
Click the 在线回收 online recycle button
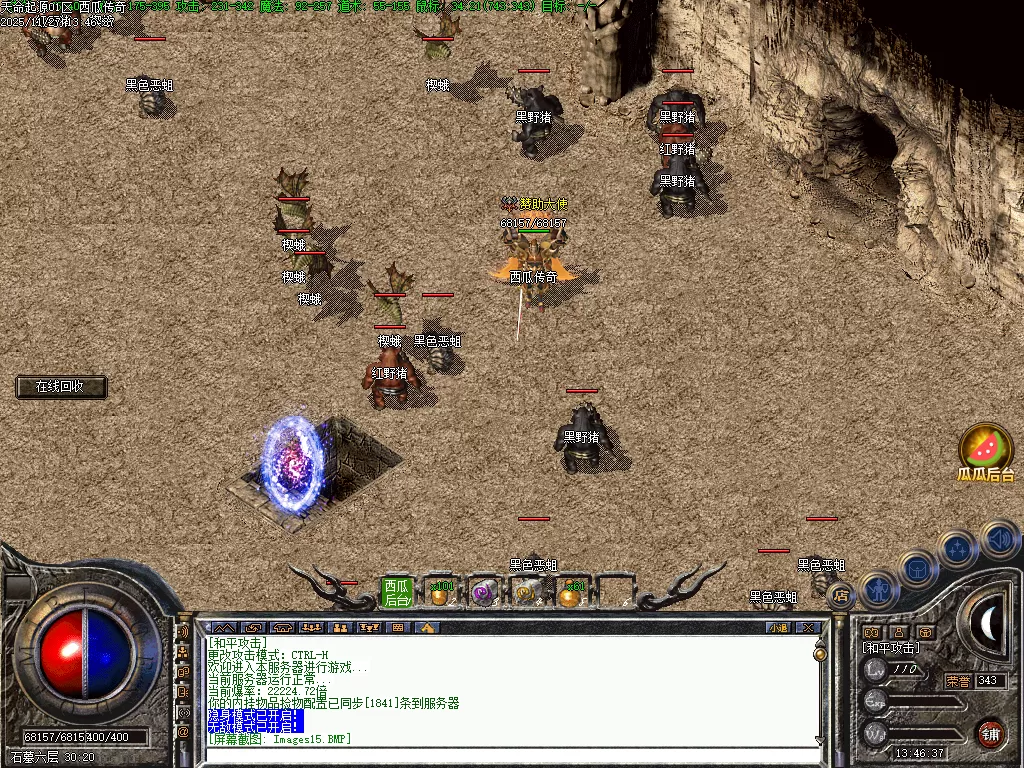(x=61, y=387)
